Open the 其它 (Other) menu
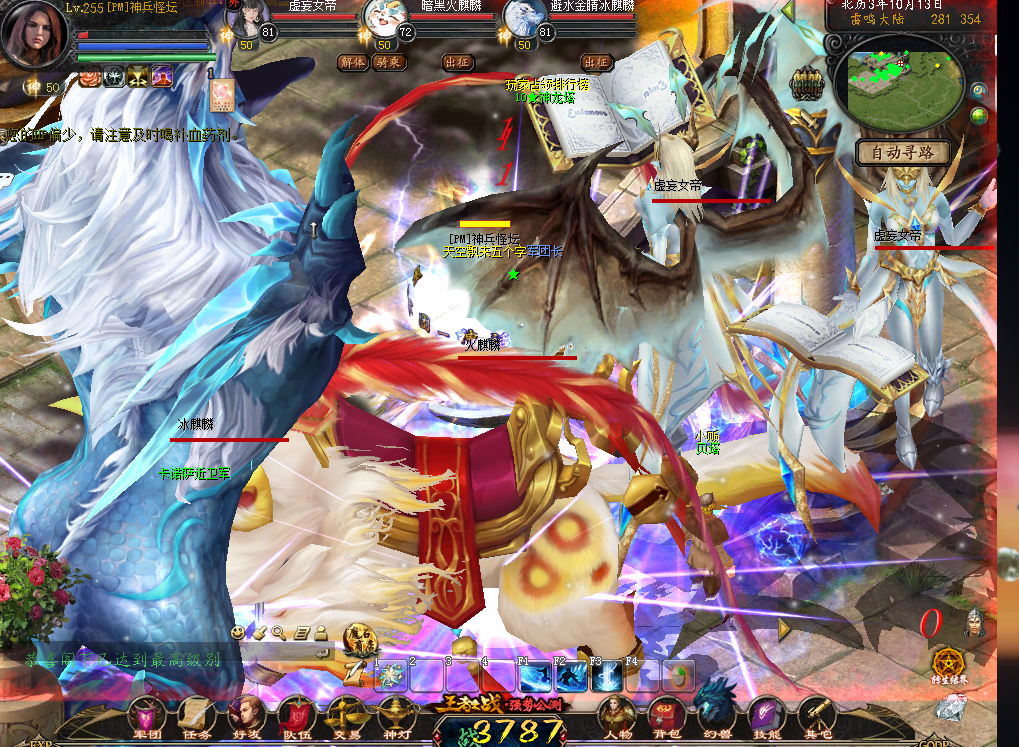This screenshot has width=1019, height=747. point(816,716)
